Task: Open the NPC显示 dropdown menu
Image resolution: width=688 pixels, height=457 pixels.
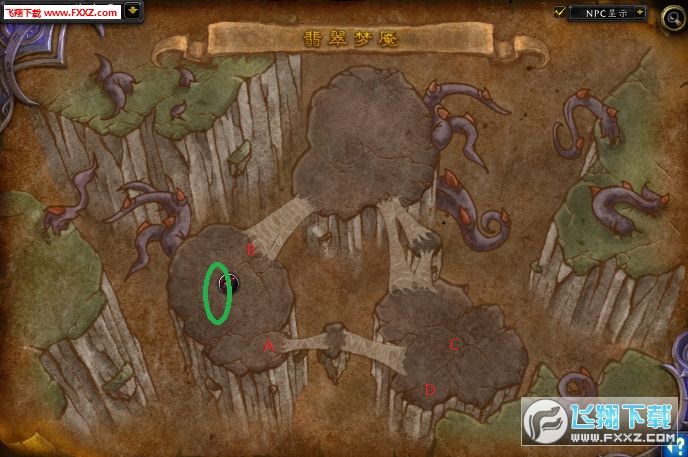Action: [x=639, y=13]
